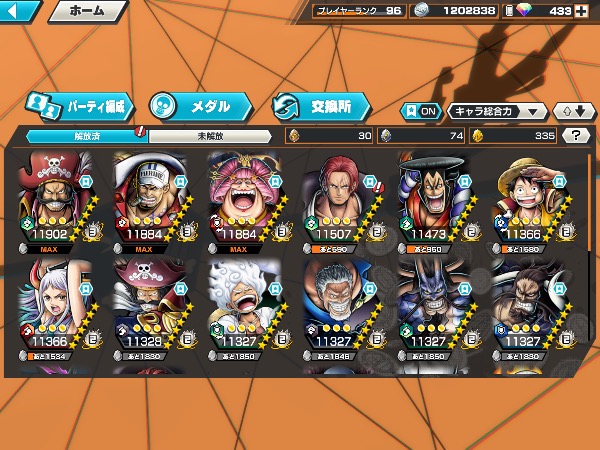
Task: Add rainbow gems with plus button
Action: (581, 11)
